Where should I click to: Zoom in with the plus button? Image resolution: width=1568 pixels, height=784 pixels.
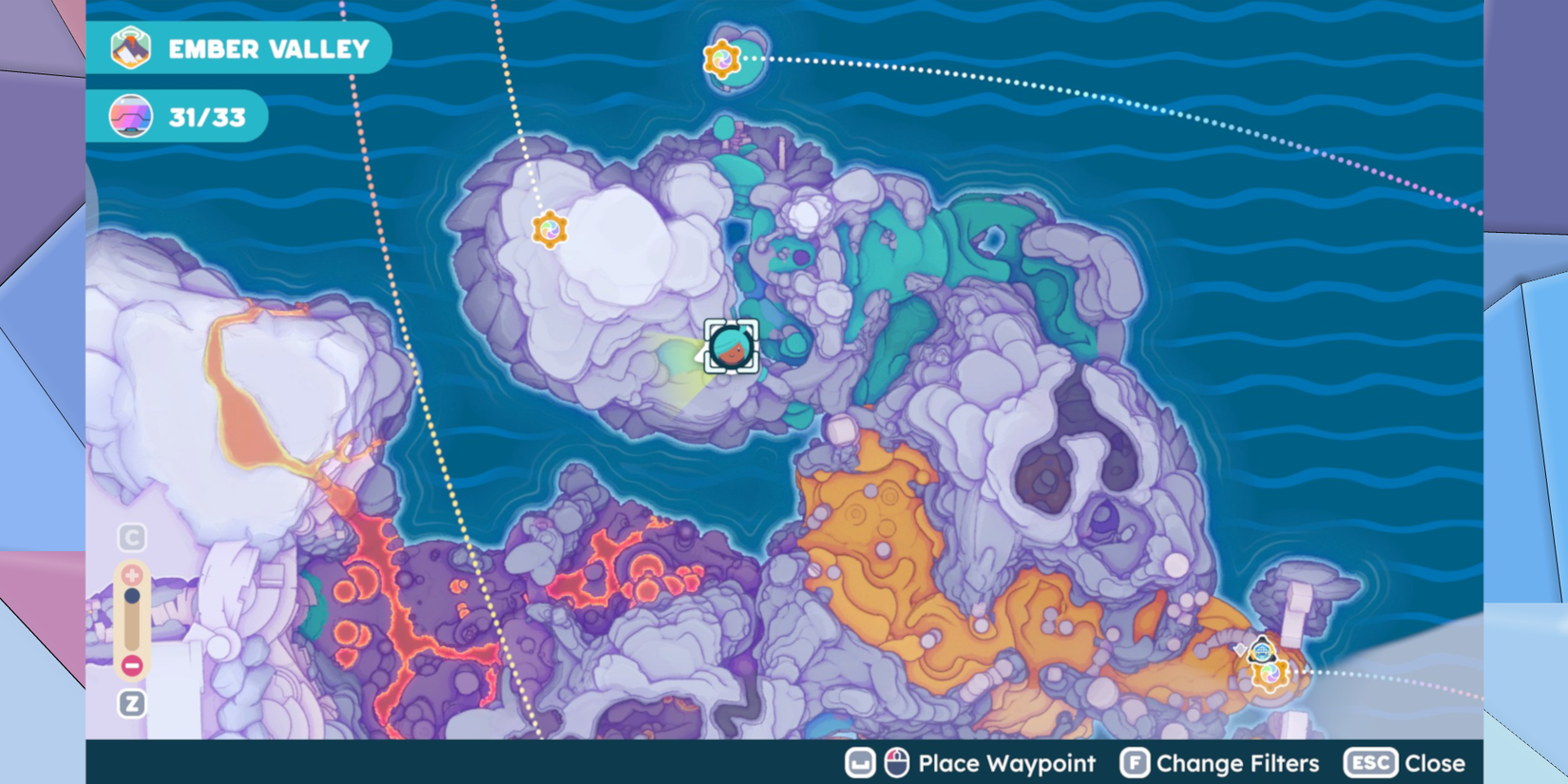(132, 575)
